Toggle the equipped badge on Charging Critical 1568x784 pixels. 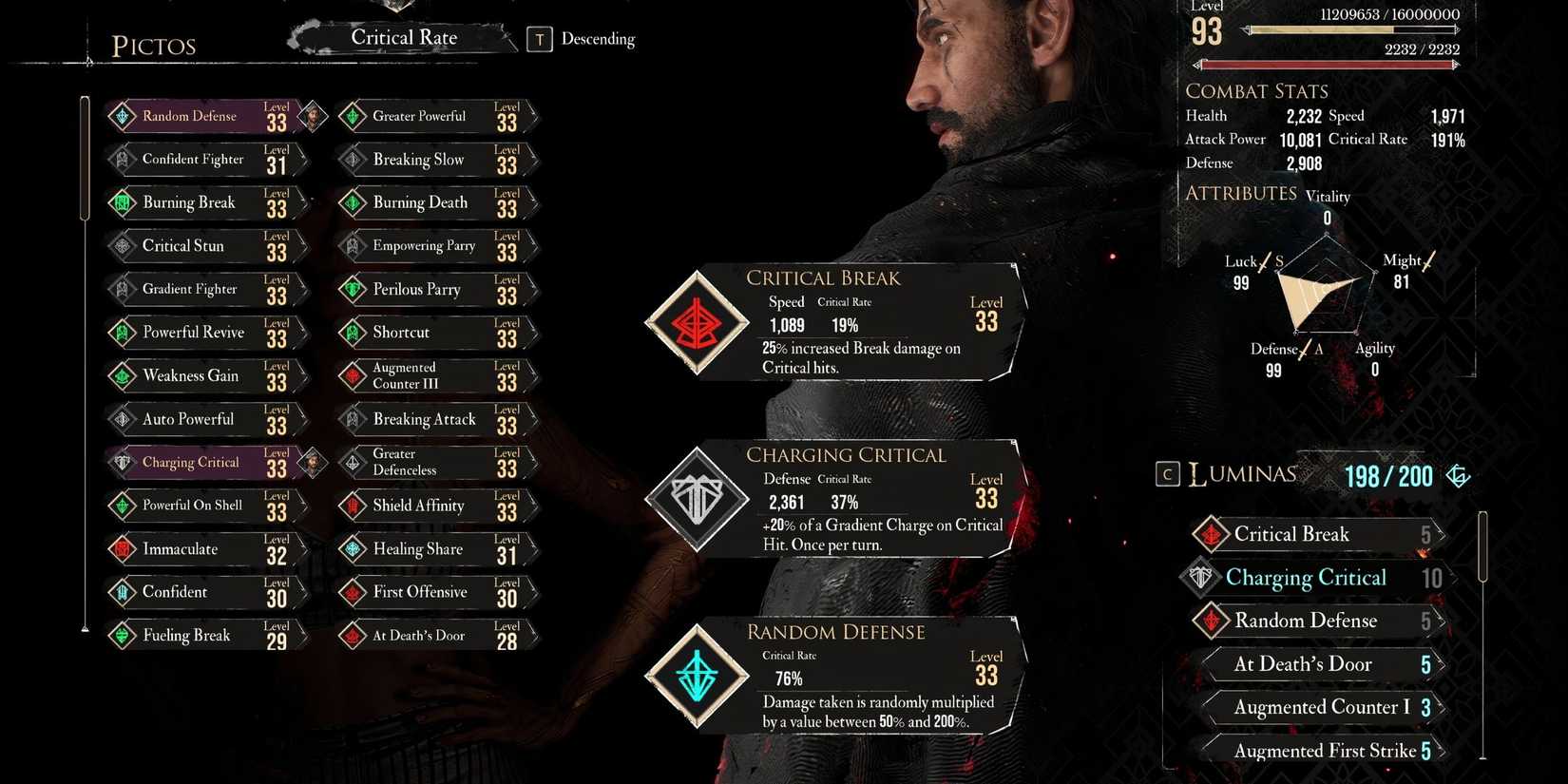(x=314, y=463)
